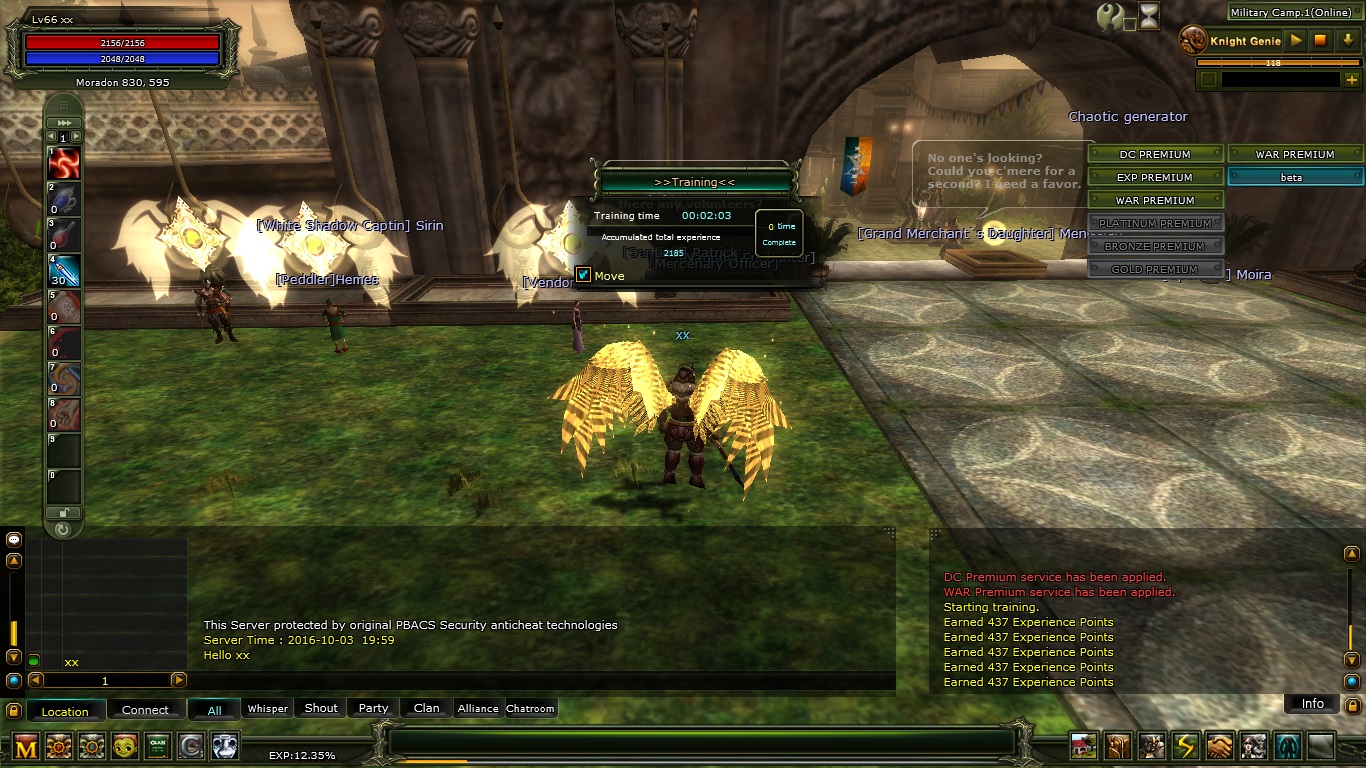1366x768 pixels.
Task: Switch to the Alliance chat tab
Action: click(478, 709)
